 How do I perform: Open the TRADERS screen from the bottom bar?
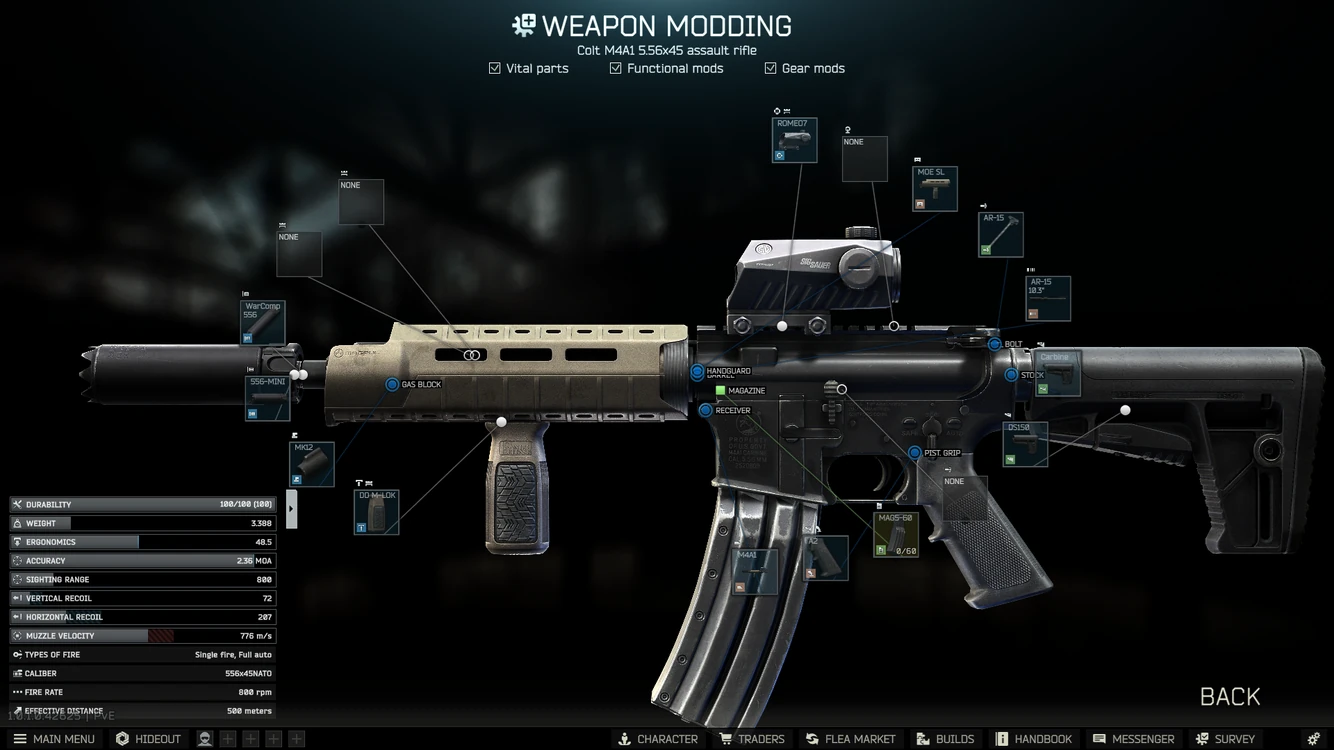pos(752,739)
